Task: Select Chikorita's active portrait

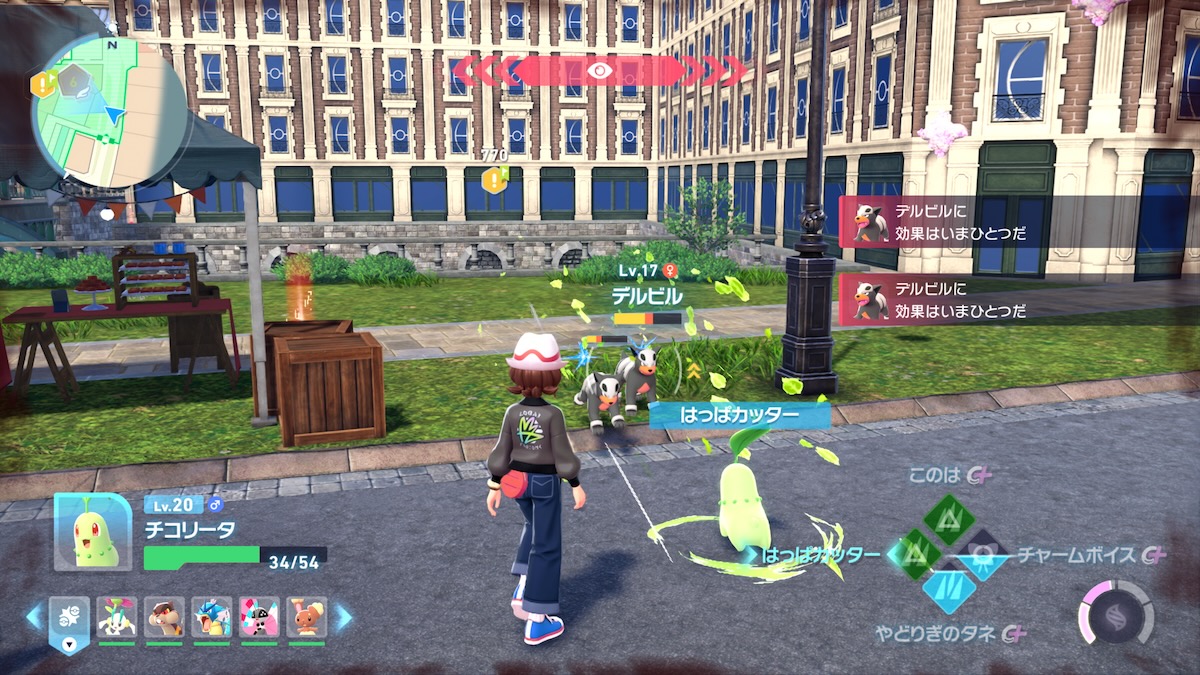Action: point(93,531)
